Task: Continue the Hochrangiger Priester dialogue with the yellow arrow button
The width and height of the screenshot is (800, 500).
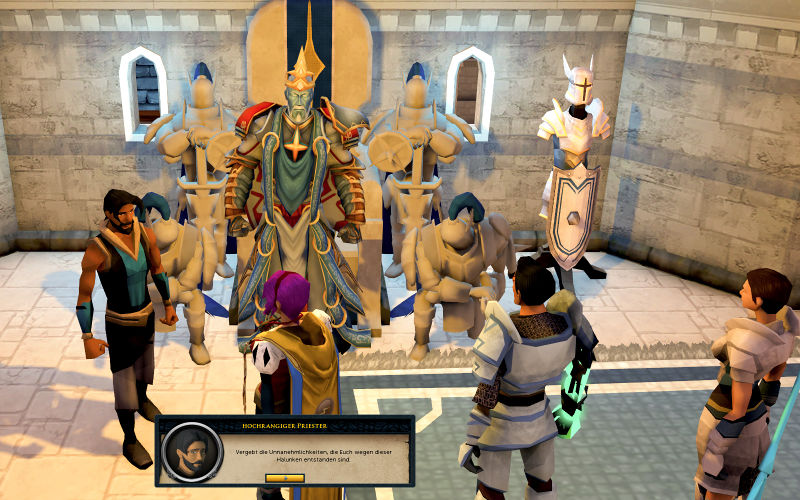Action: tap(284, 477)
